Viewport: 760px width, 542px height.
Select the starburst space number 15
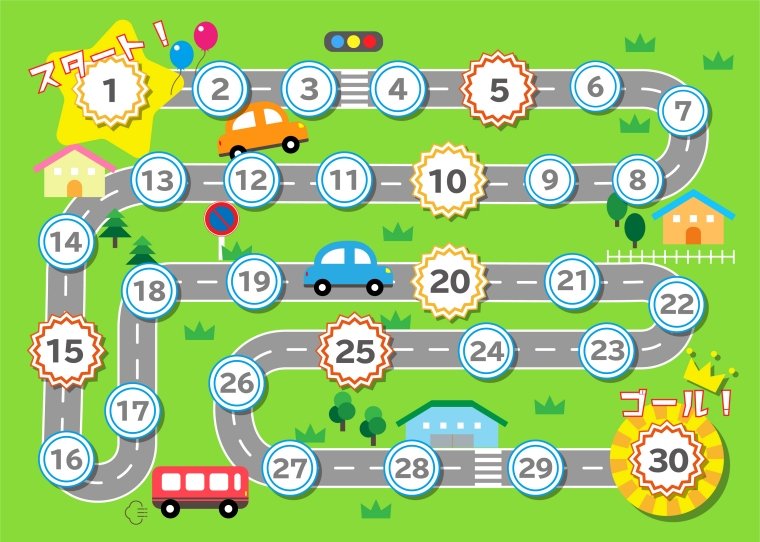pyautogui.click(x=65, y=351)
